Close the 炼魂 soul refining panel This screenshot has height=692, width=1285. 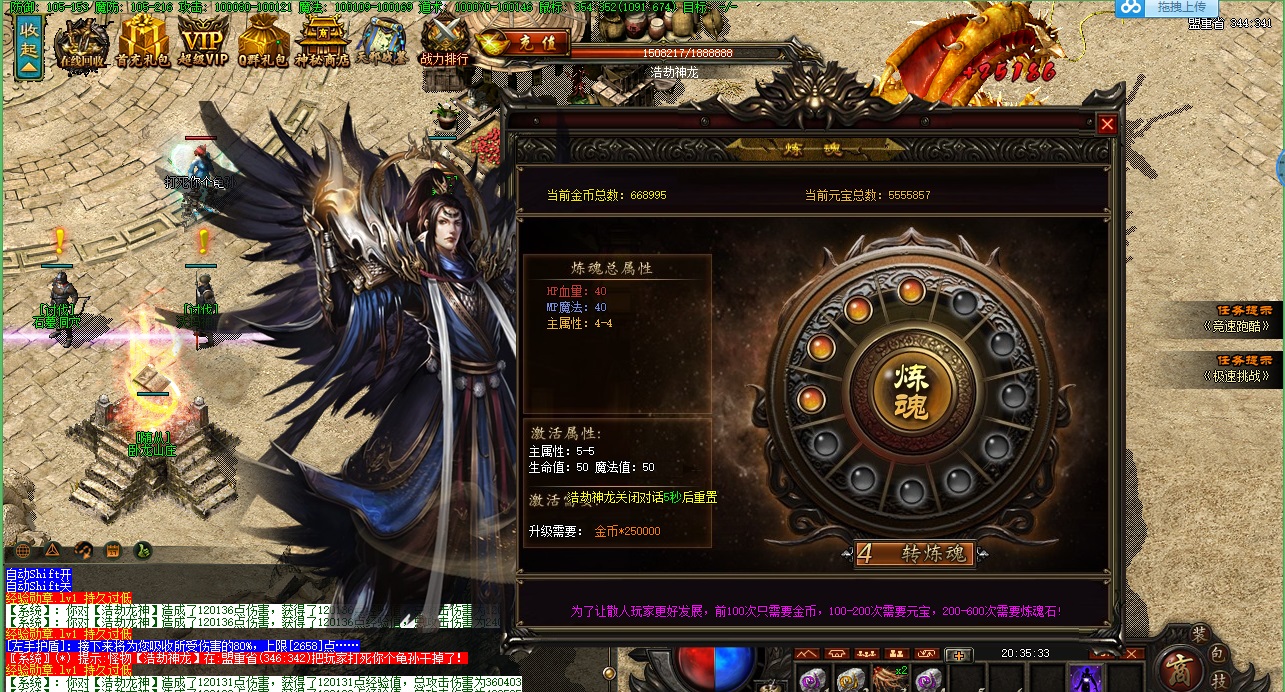1107,125
